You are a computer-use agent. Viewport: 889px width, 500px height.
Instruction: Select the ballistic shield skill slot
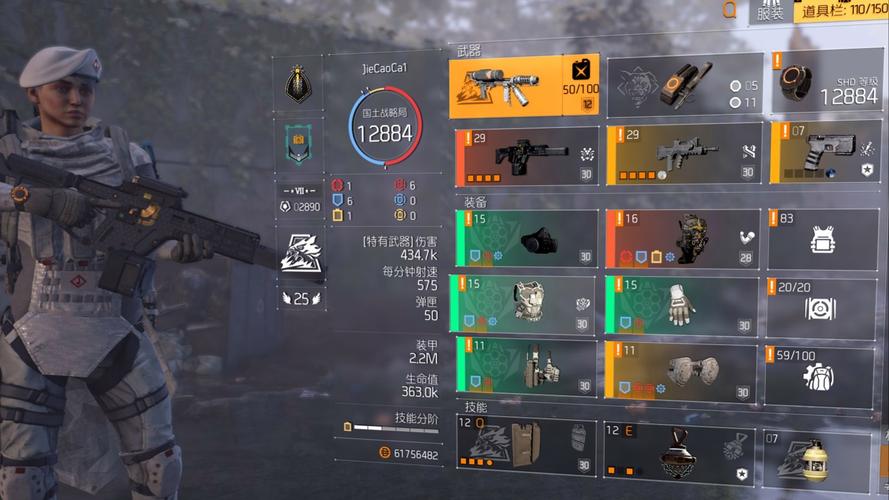point(526,446)
